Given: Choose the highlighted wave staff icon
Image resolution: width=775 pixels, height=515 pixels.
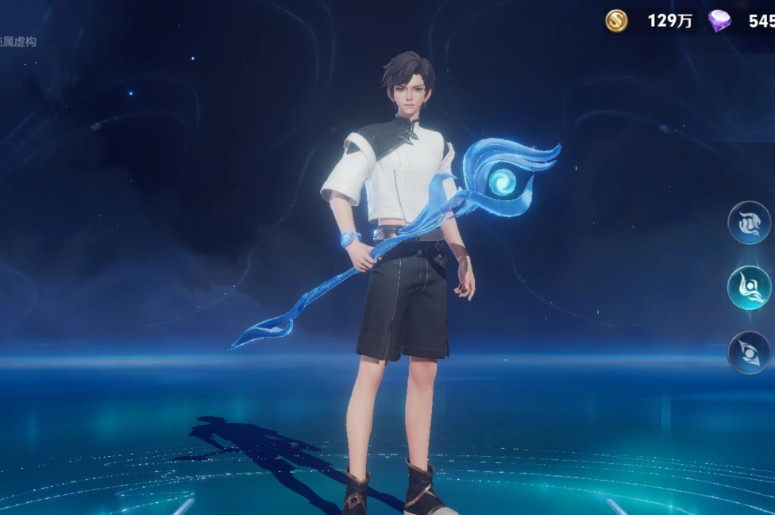Looking at the screenshot, I should pos(748,288).
